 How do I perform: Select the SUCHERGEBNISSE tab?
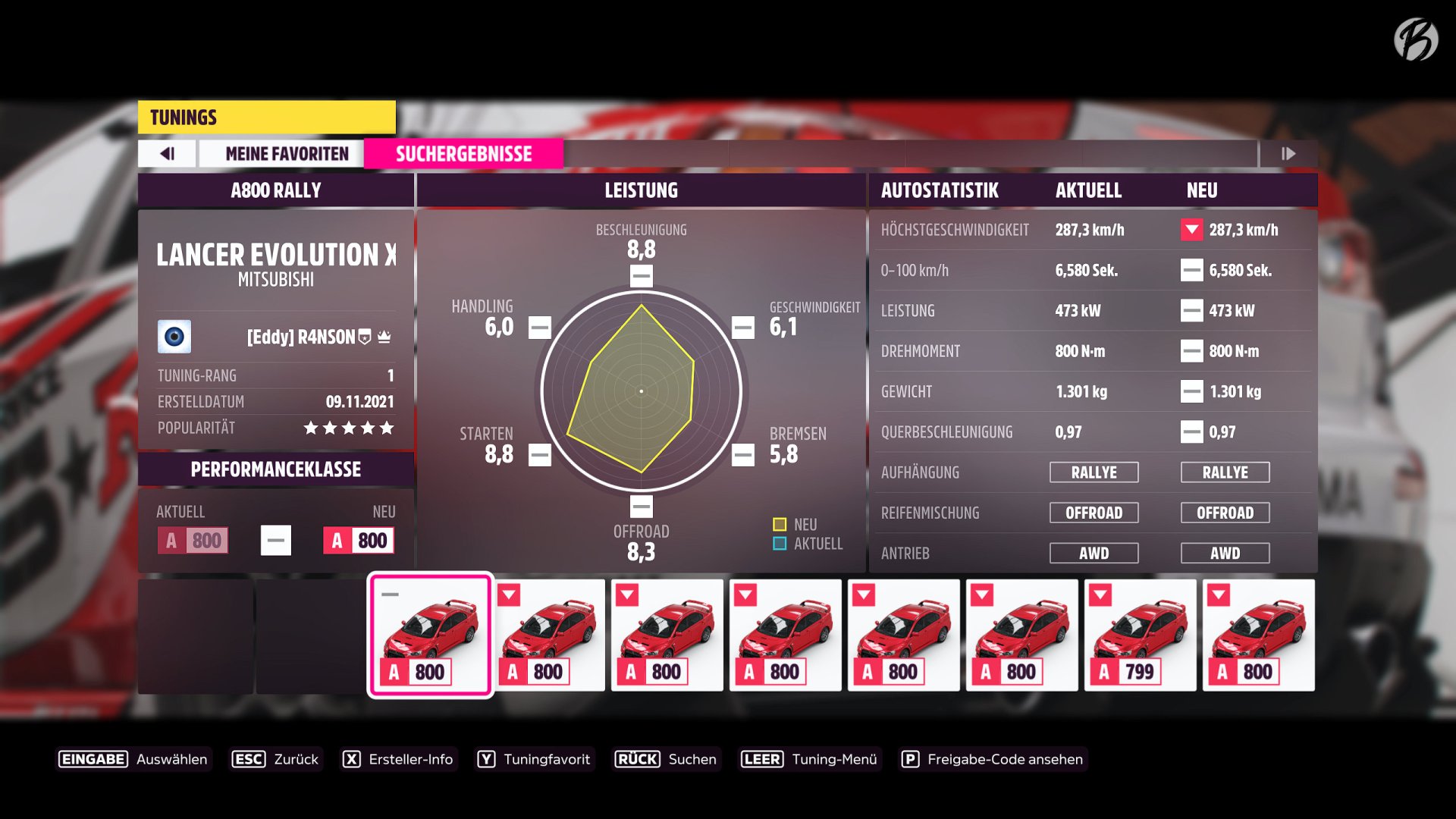pos(463,153)
